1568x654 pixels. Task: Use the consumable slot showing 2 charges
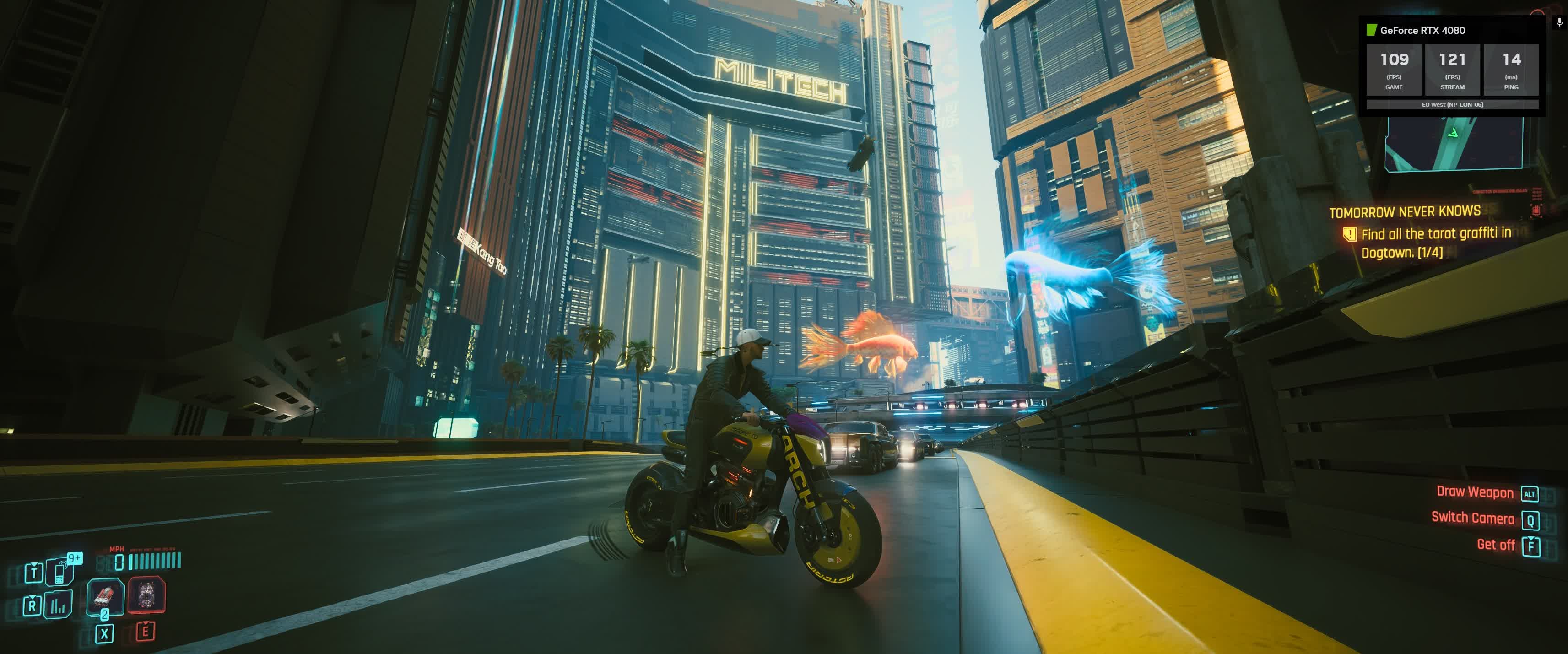tap(105, 596)
